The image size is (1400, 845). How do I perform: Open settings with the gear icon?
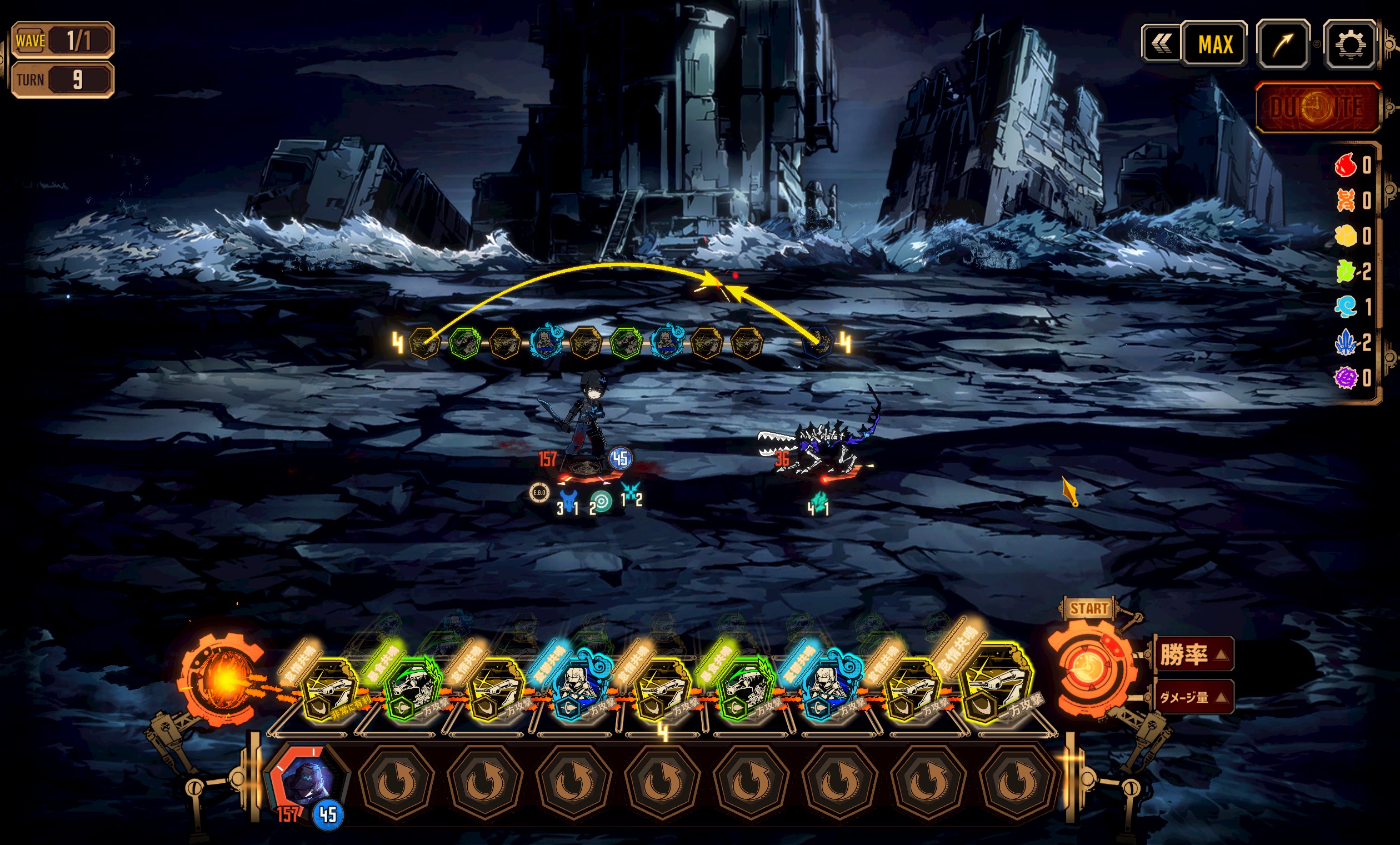[1349, 44]
